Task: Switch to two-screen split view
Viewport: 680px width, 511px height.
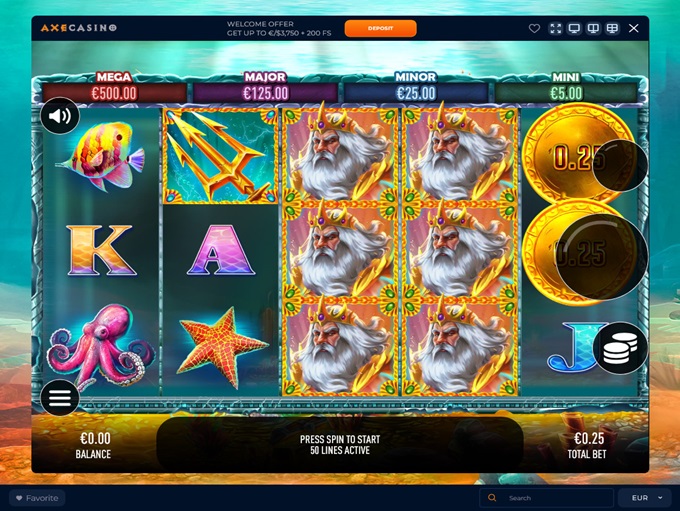Action: click(593, 28)
